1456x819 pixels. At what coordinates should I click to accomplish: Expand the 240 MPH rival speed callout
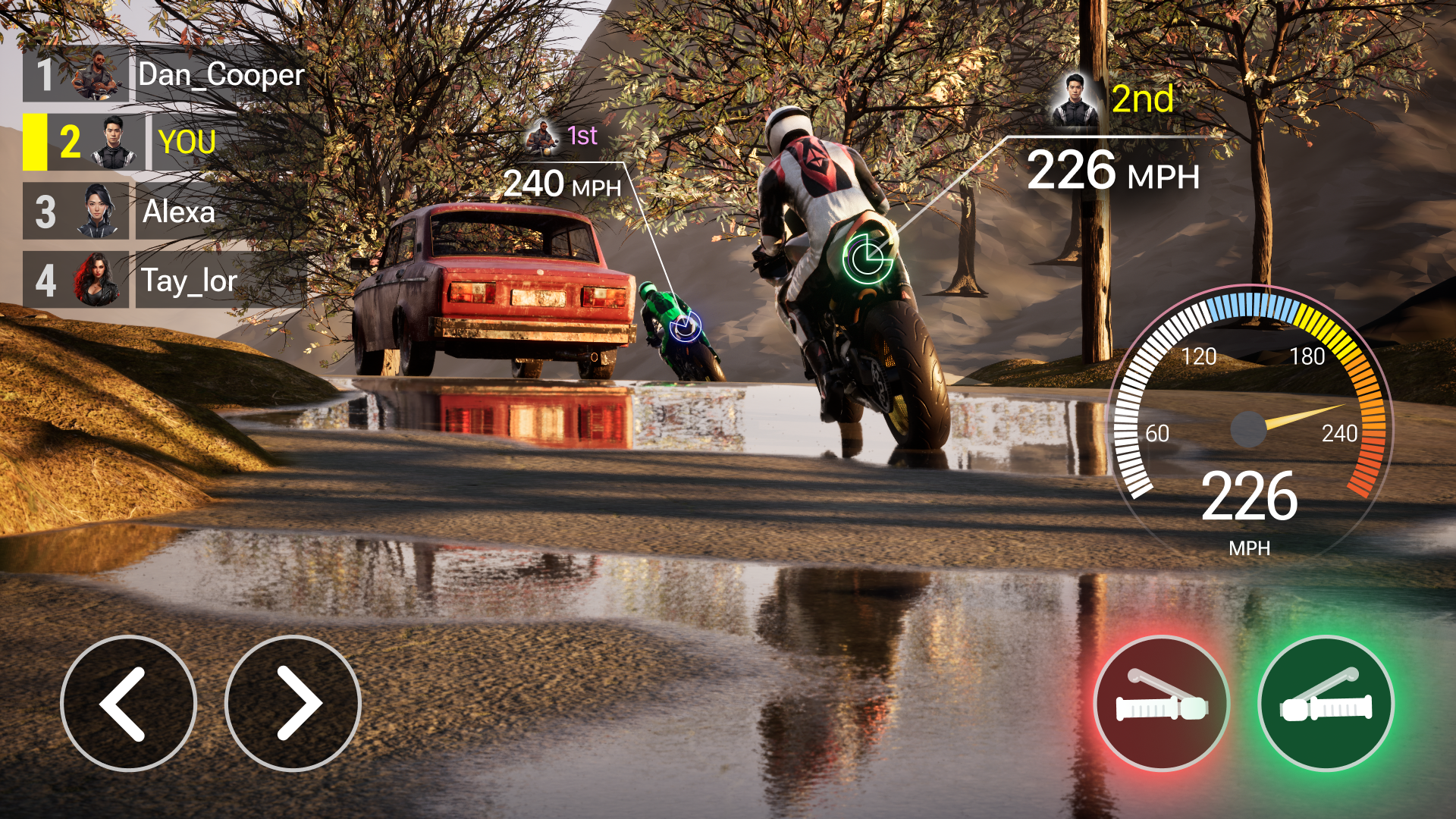tap(563, 184)
